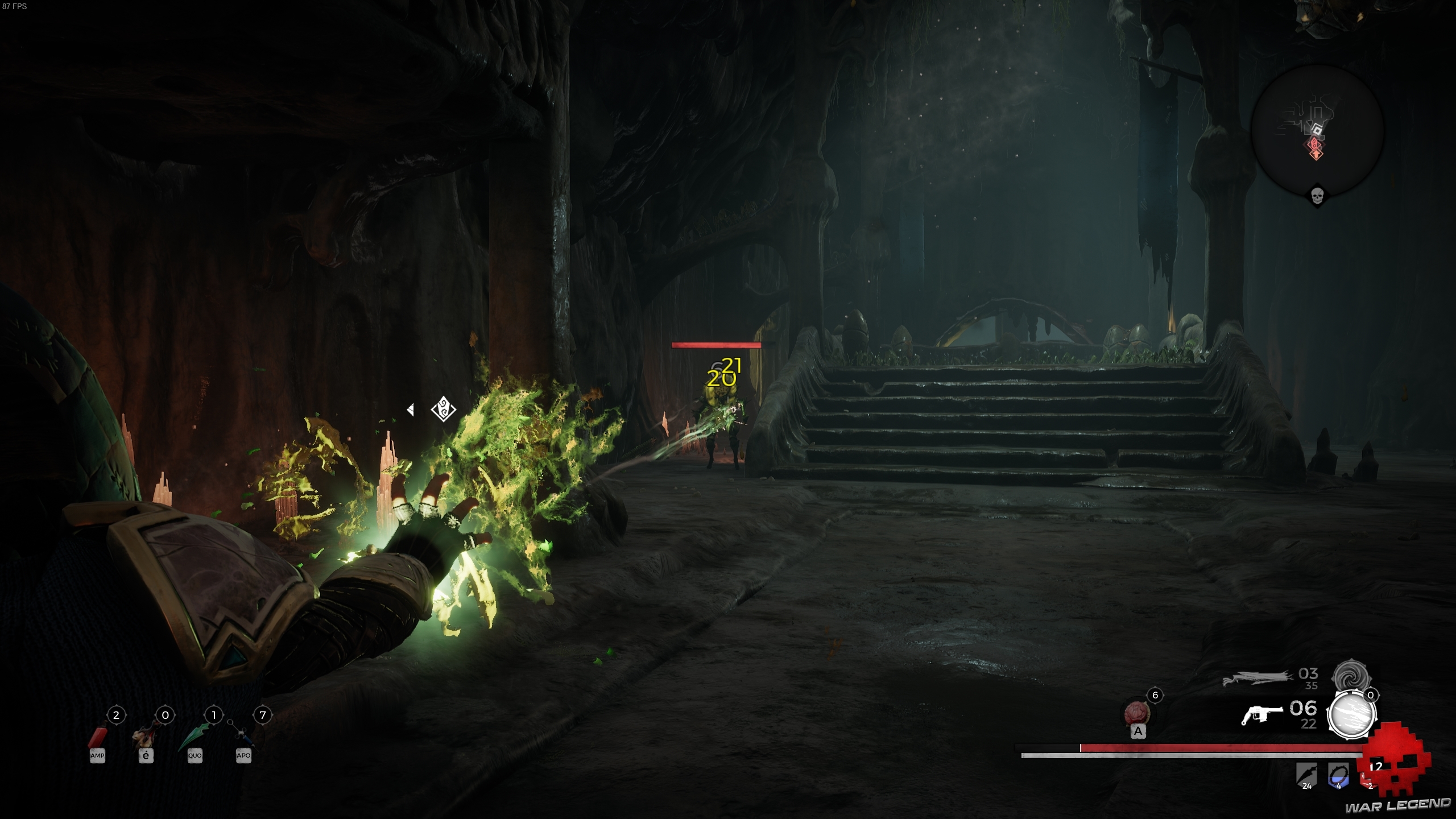Select the red ammo box consumable labeled AMP

(97, 736)
